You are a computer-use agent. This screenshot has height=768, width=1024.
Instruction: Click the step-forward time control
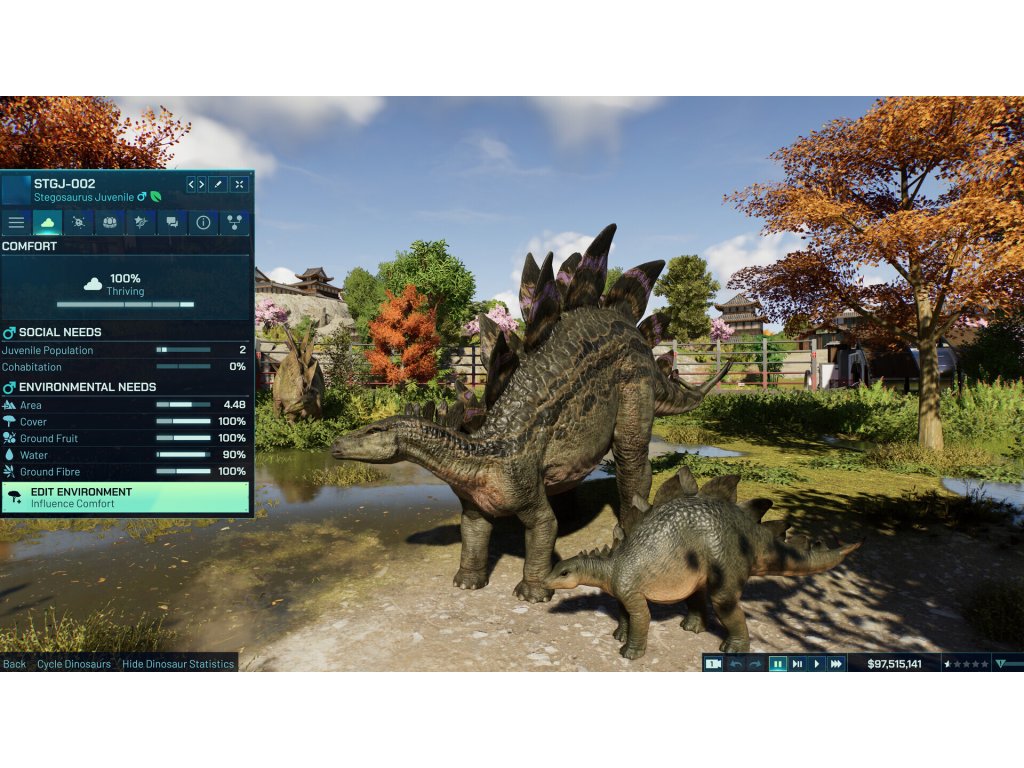[797, 664]
